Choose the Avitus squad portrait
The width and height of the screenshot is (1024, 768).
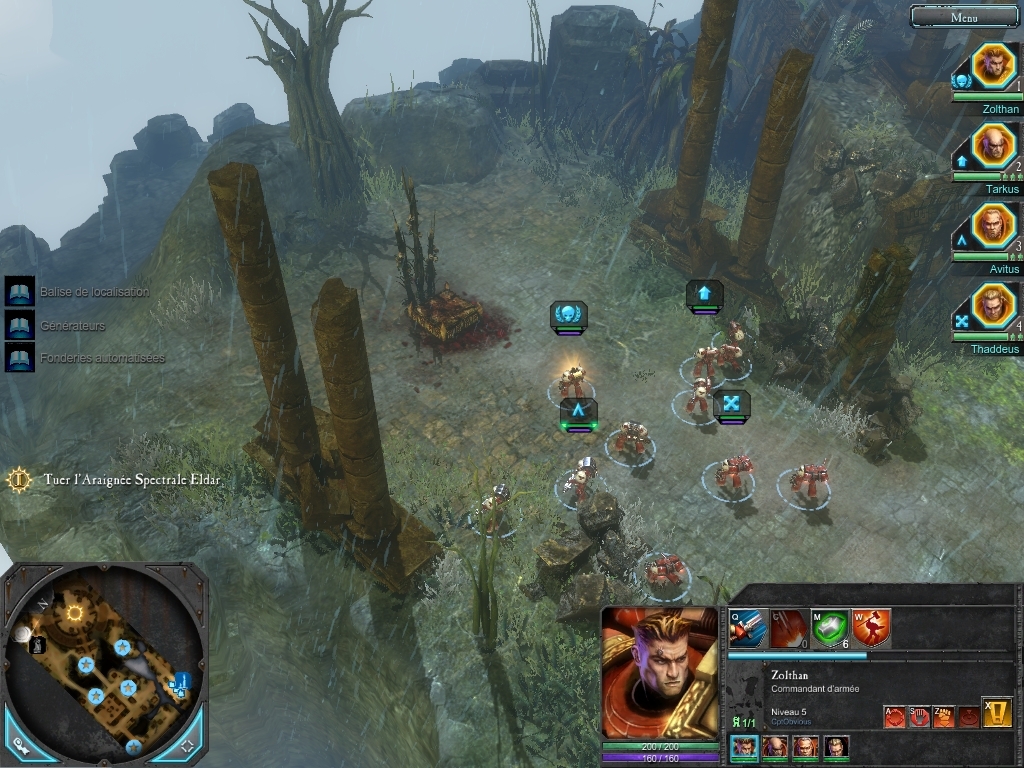pos(993,226)
